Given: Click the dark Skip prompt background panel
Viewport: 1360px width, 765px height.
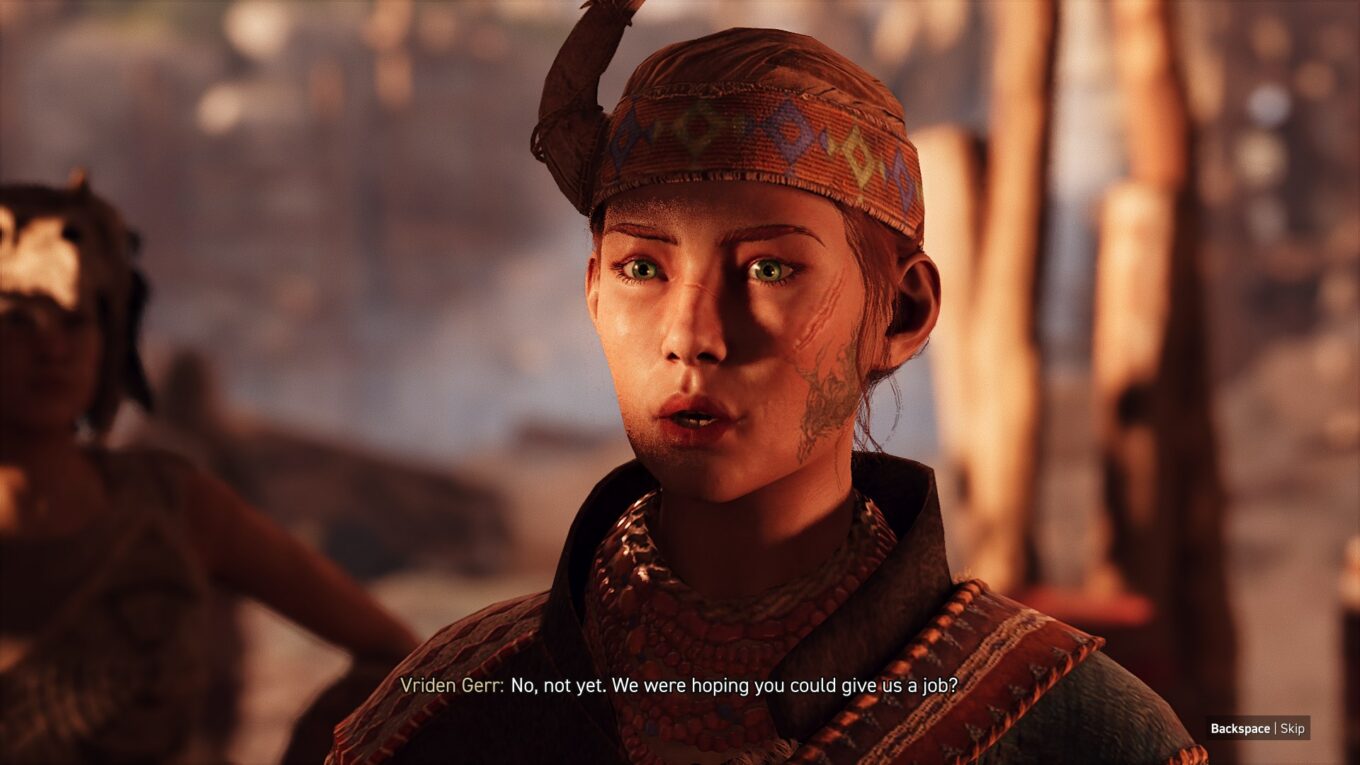Looking at the screenshot, I should point(1260,728).
